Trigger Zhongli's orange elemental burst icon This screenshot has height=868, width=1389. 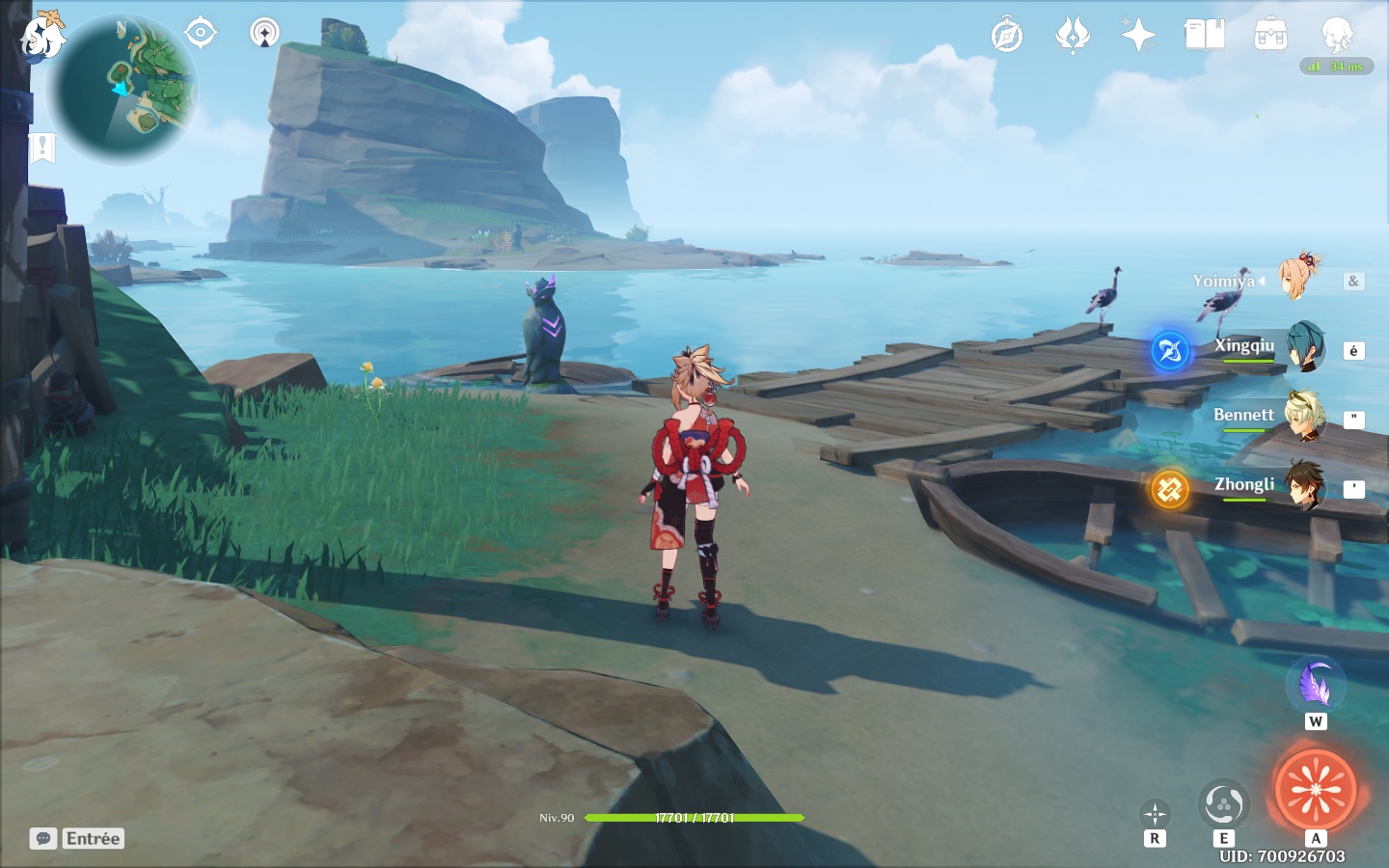[x=1170, y=490]
